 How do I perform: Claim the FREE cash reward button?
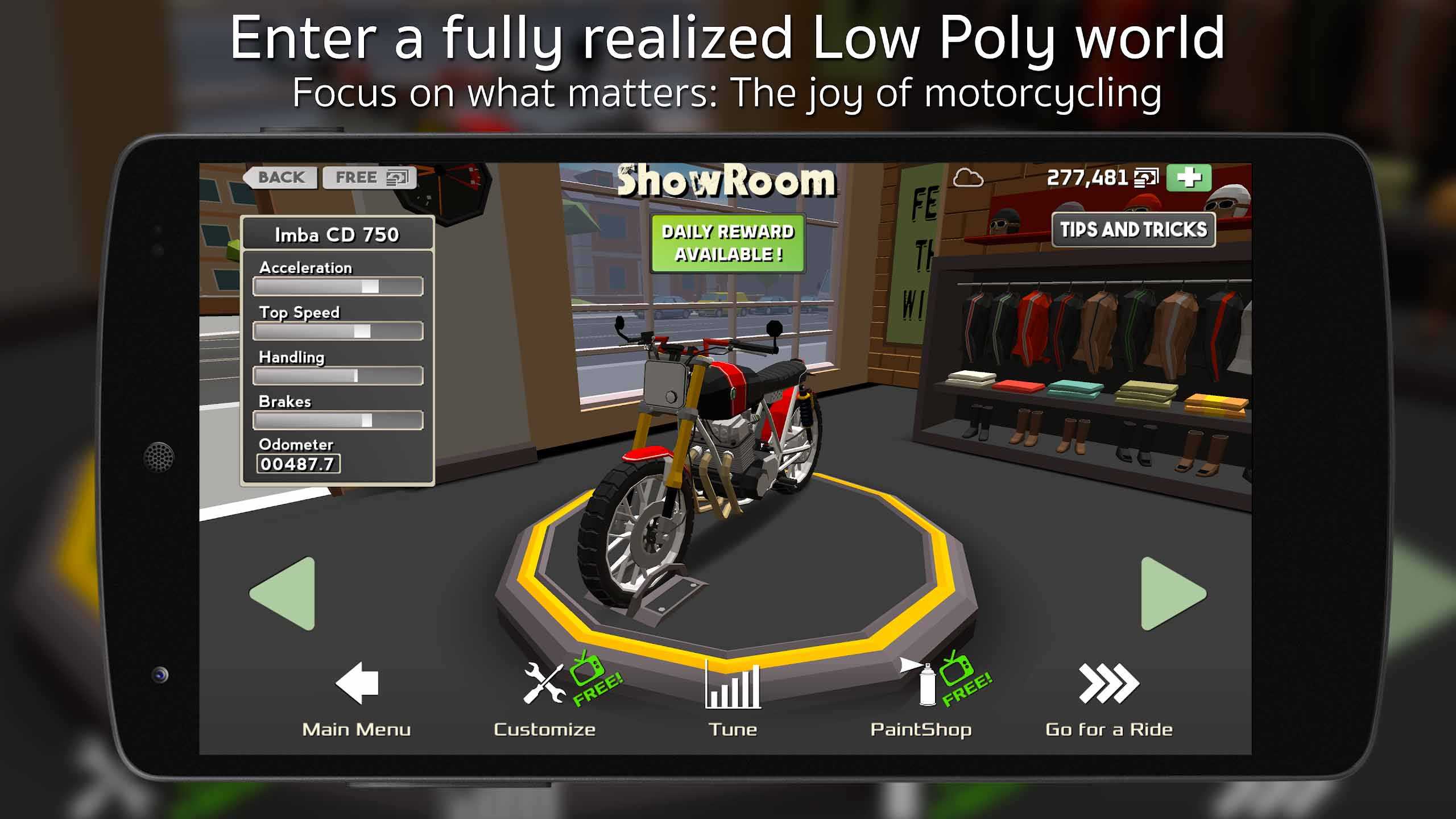[x=370, y=177]
